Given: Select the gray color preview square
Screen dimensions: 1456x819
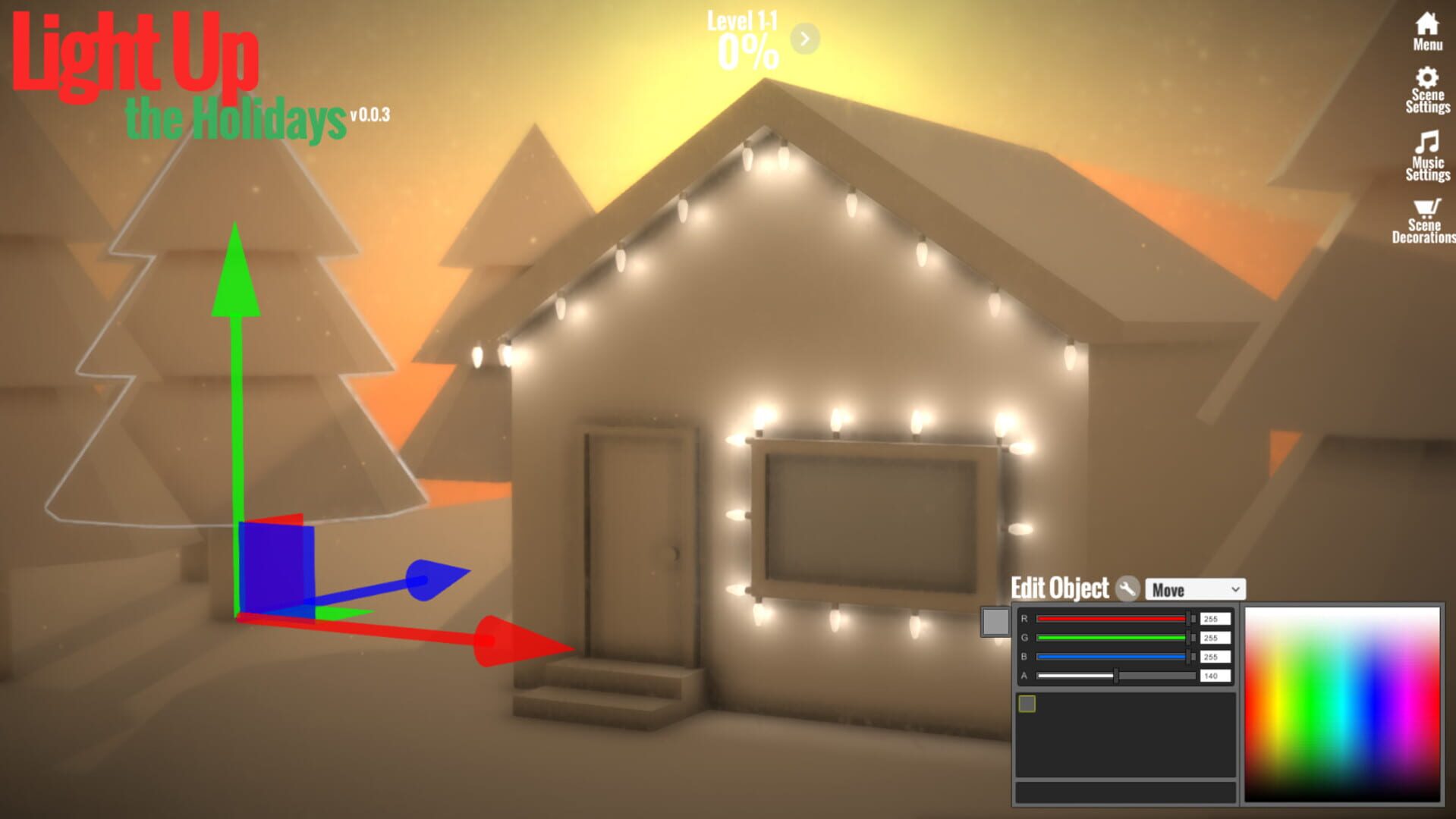Looking at the screenshot, I should click(x=995, y=622).
